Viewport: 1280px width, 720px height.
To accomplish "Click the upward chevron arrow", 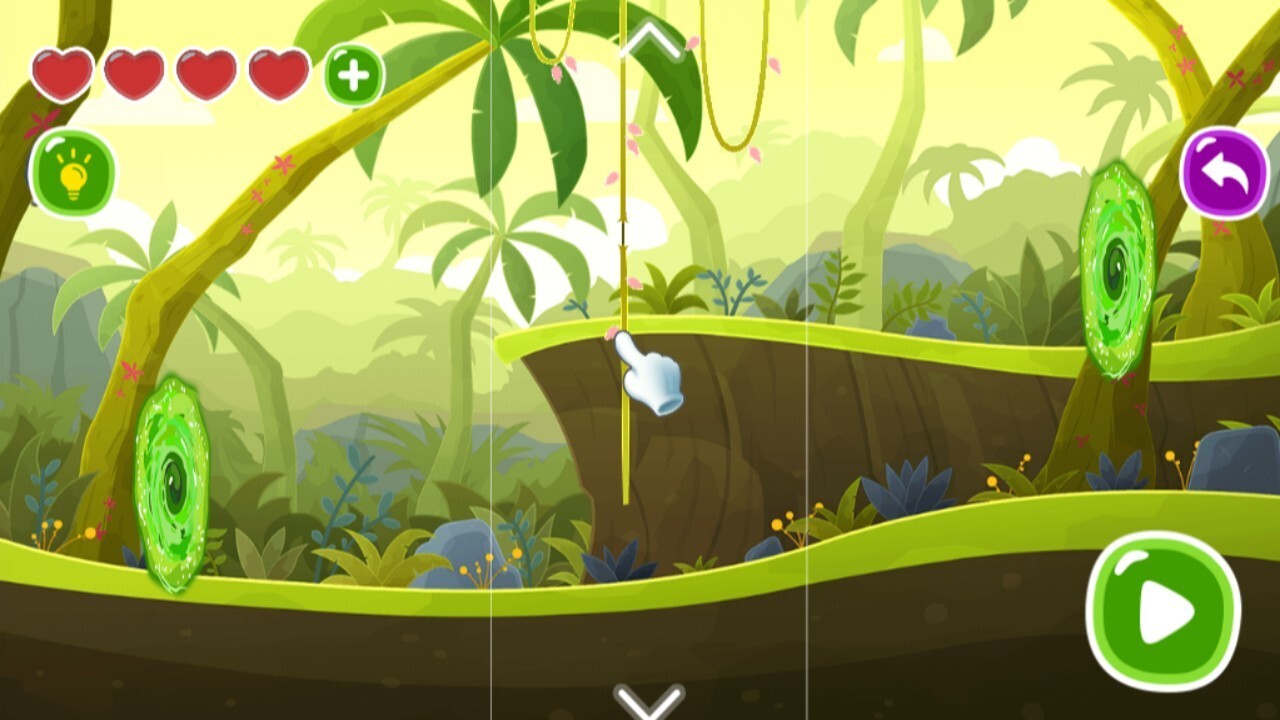I will click(649, 40).
